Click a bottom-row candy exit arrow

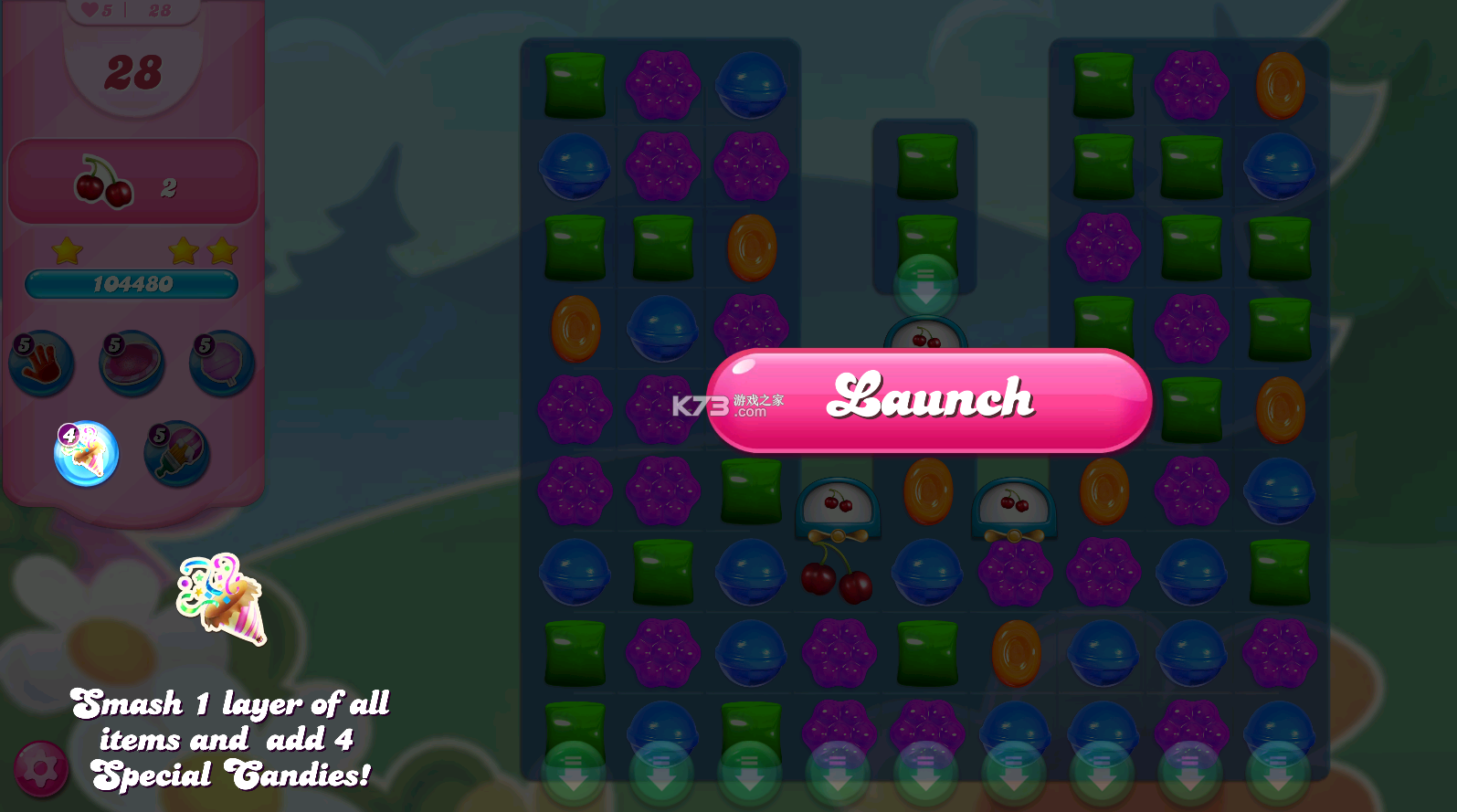tap(575, 772)
